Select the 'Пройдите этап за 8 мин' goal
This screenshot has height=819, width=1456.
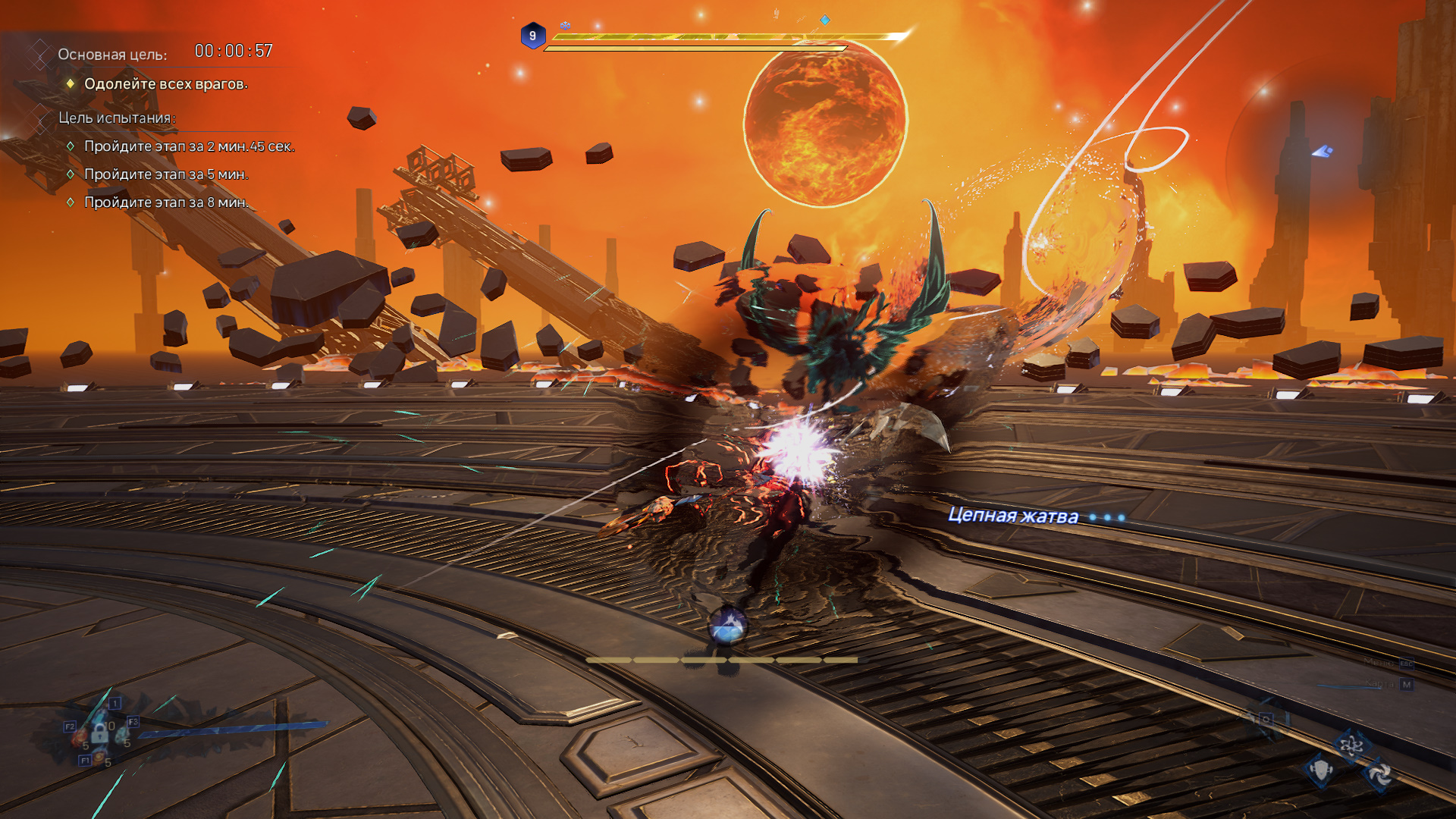166,202
